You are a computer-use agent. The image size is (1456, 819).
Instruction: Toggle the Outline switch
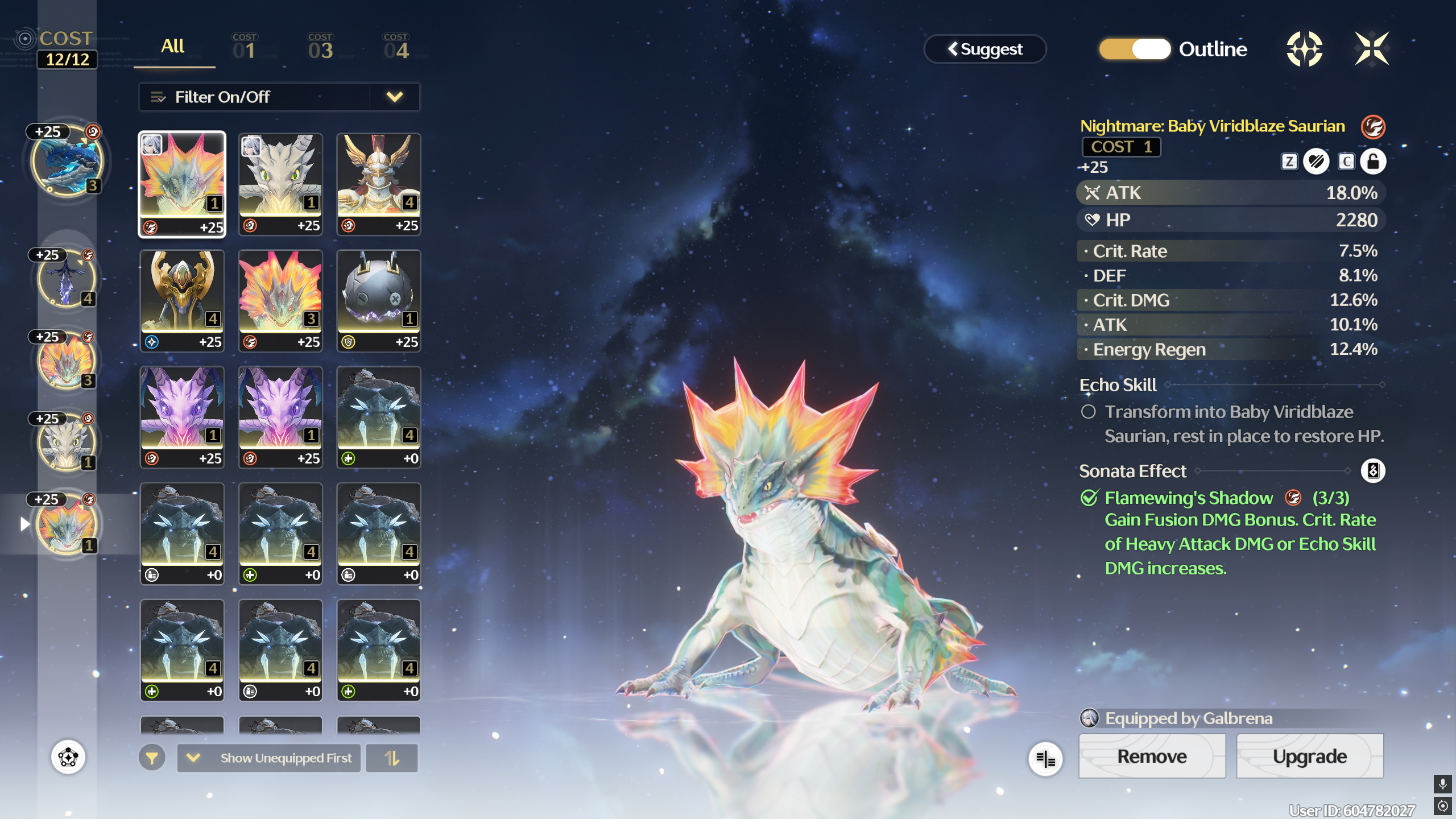click(1135, 49)
